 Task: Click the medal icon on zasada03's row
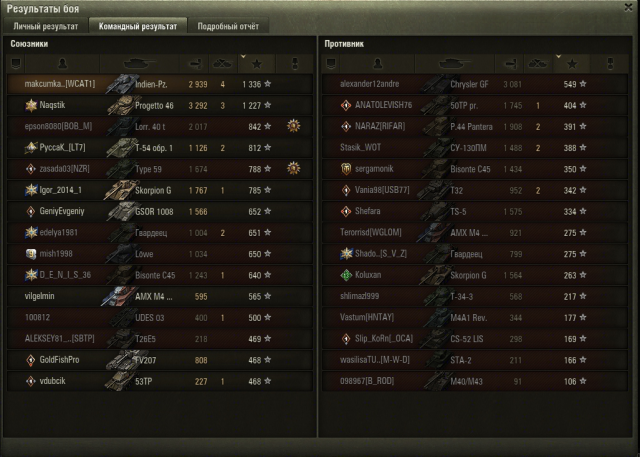tap(293, 168)
